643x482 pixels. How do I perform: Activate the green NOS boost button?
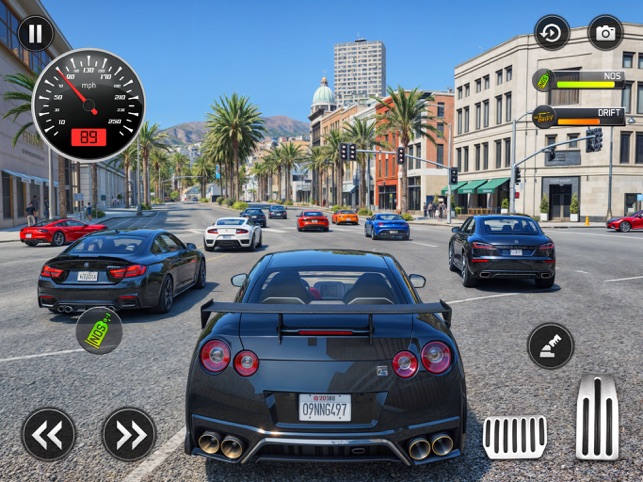(x=99, y=331)
